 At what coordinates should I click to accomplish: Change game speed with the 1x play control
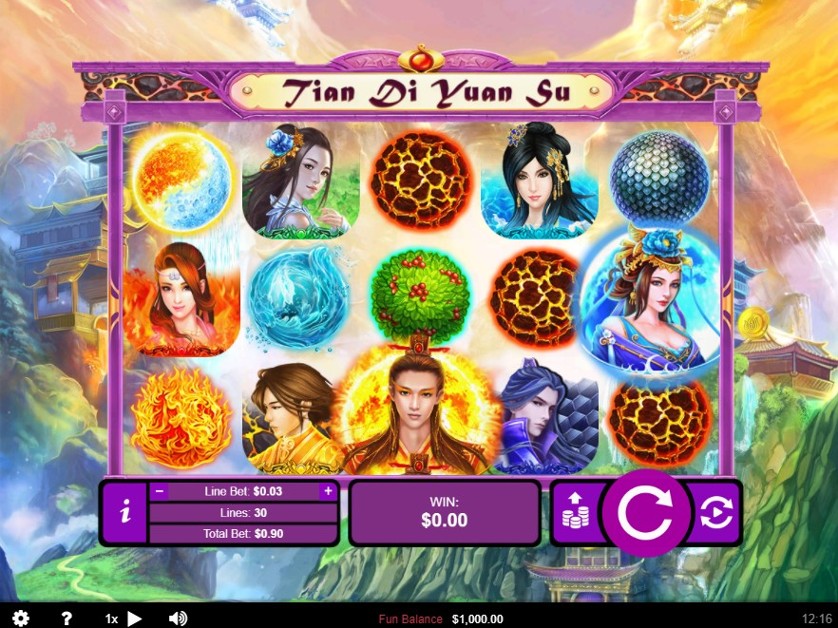coord(125,619)
